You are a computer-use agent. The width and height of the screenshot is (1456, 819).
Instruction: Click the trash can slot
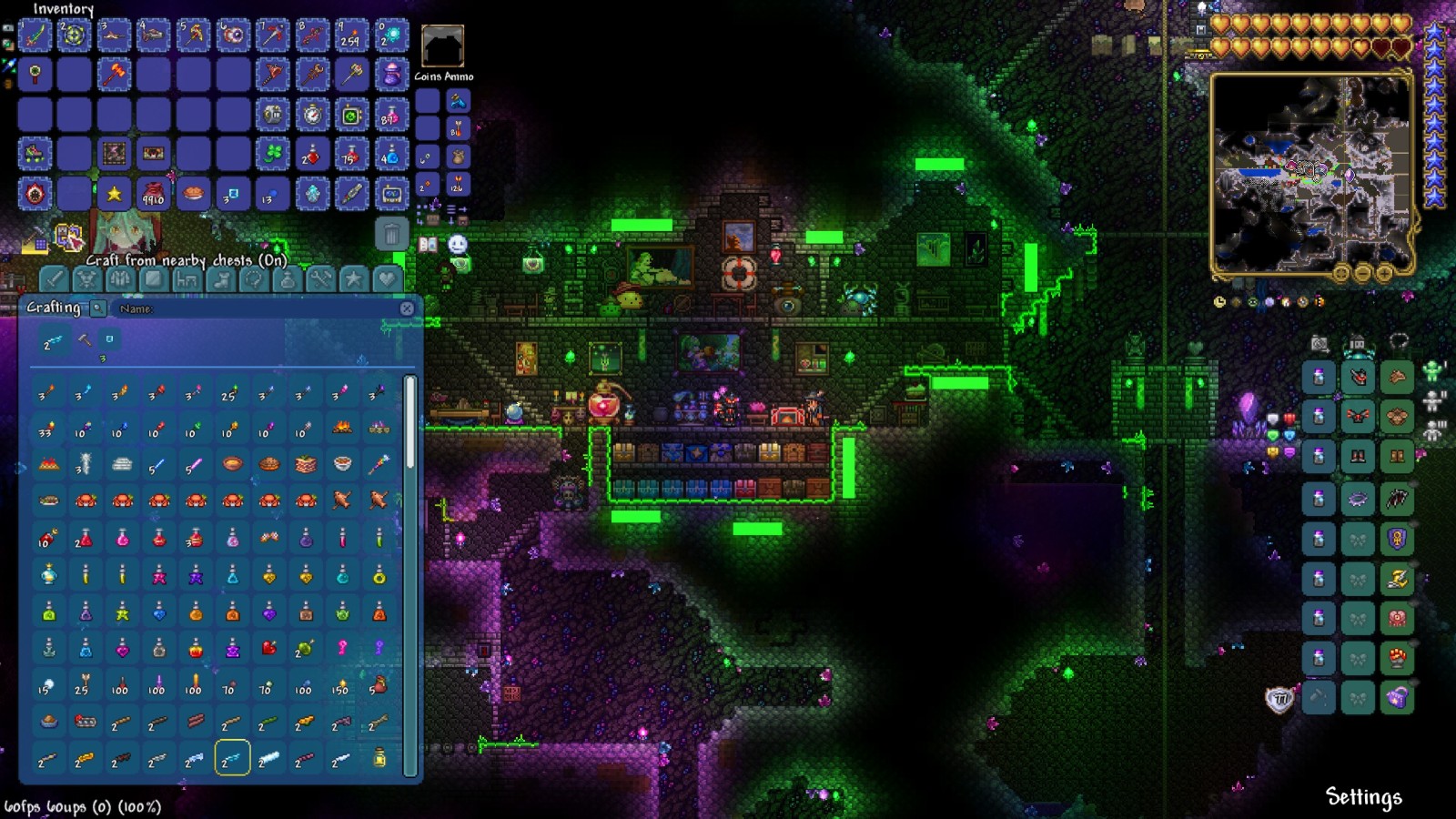[x=394, y=234]
